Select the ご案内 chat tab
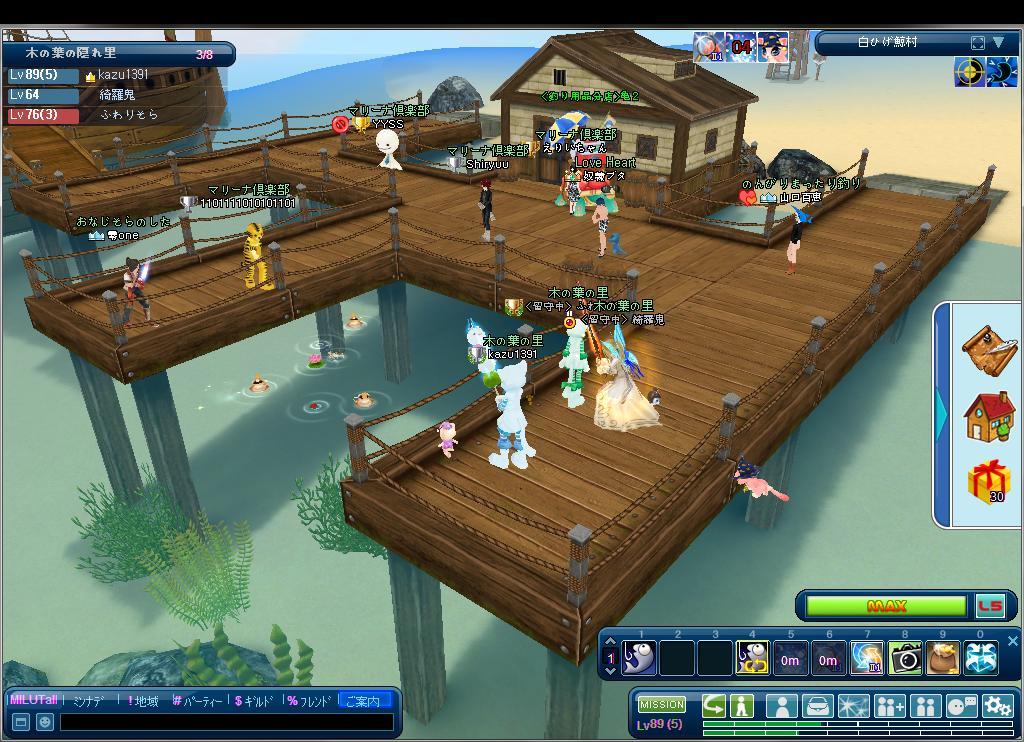Image resolution: width=1024 pixels, height=742 pixels. tap(363, 701)
